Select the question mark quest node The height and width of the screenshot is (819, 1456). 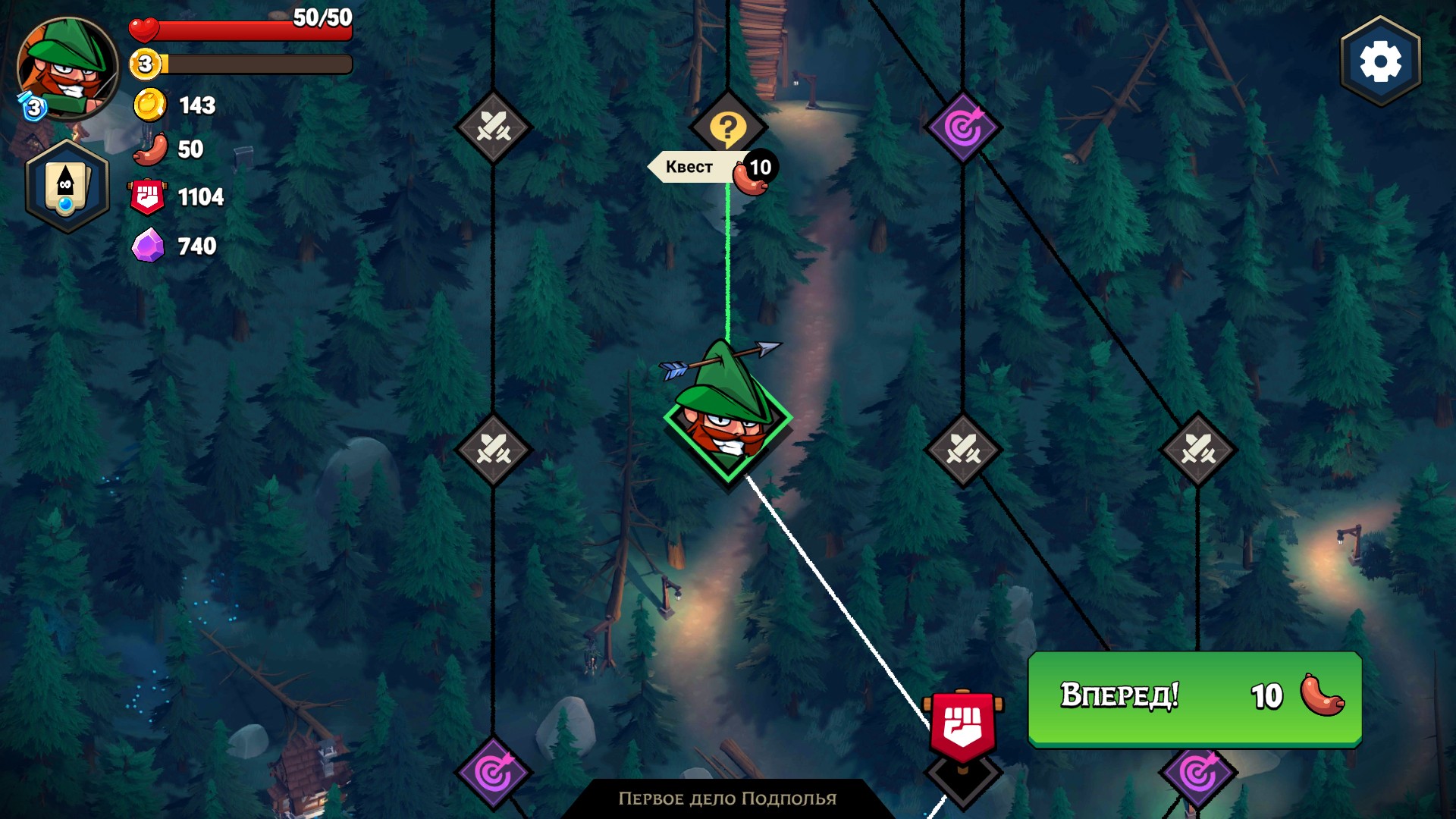(x=727, y=127)
